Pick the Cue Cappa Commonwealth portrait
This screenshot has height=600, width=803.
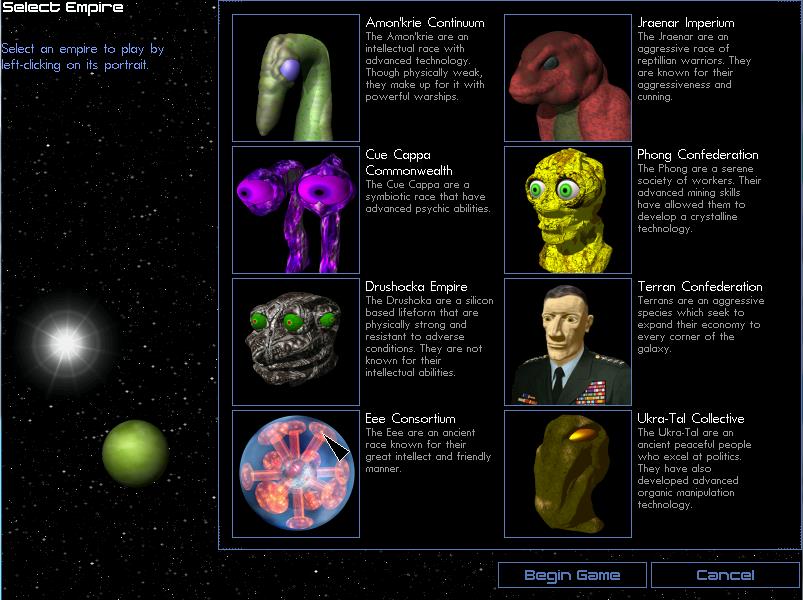[296, 210]
